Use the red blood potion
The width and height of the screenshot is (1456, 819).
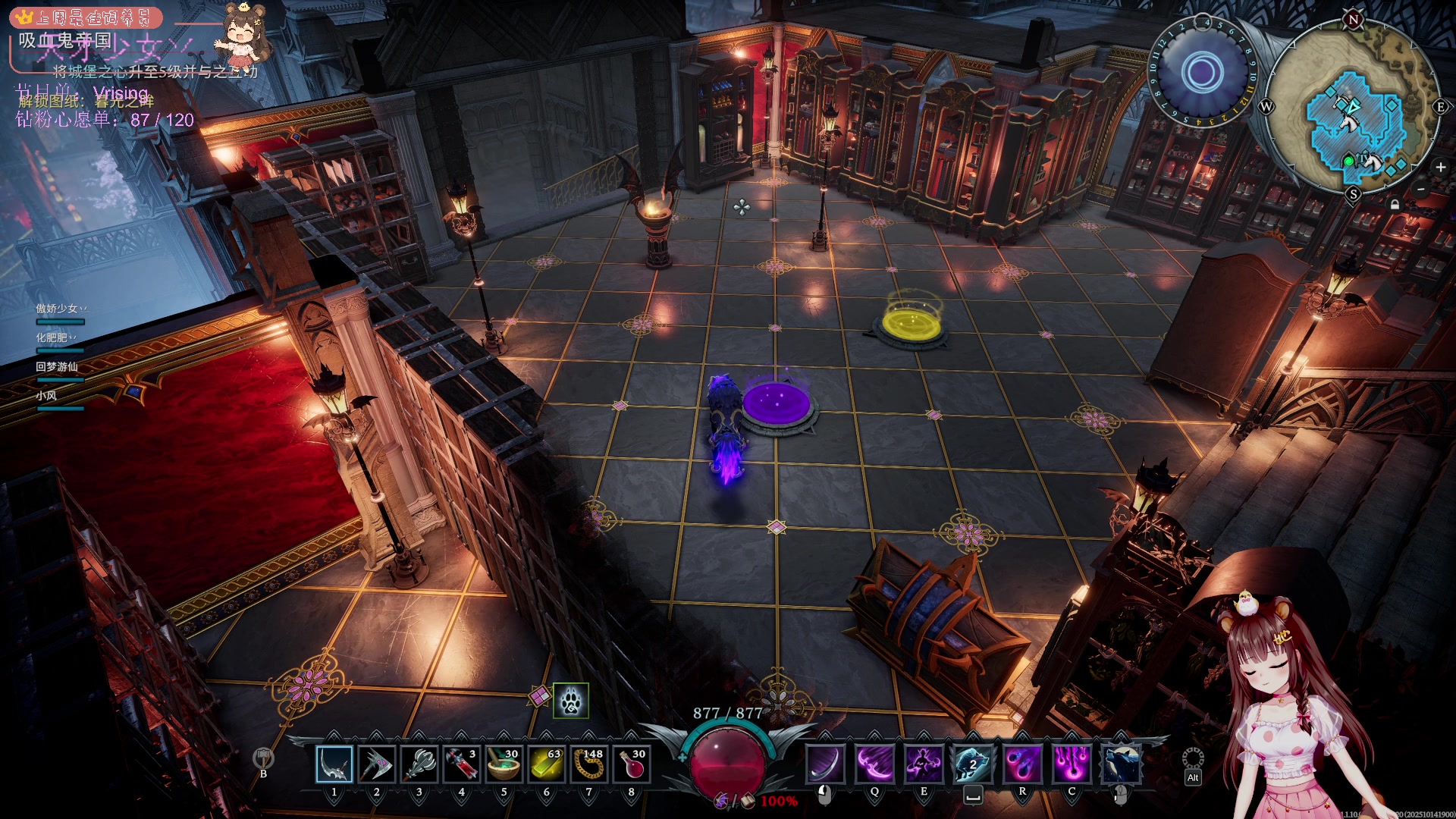point(631,764)
